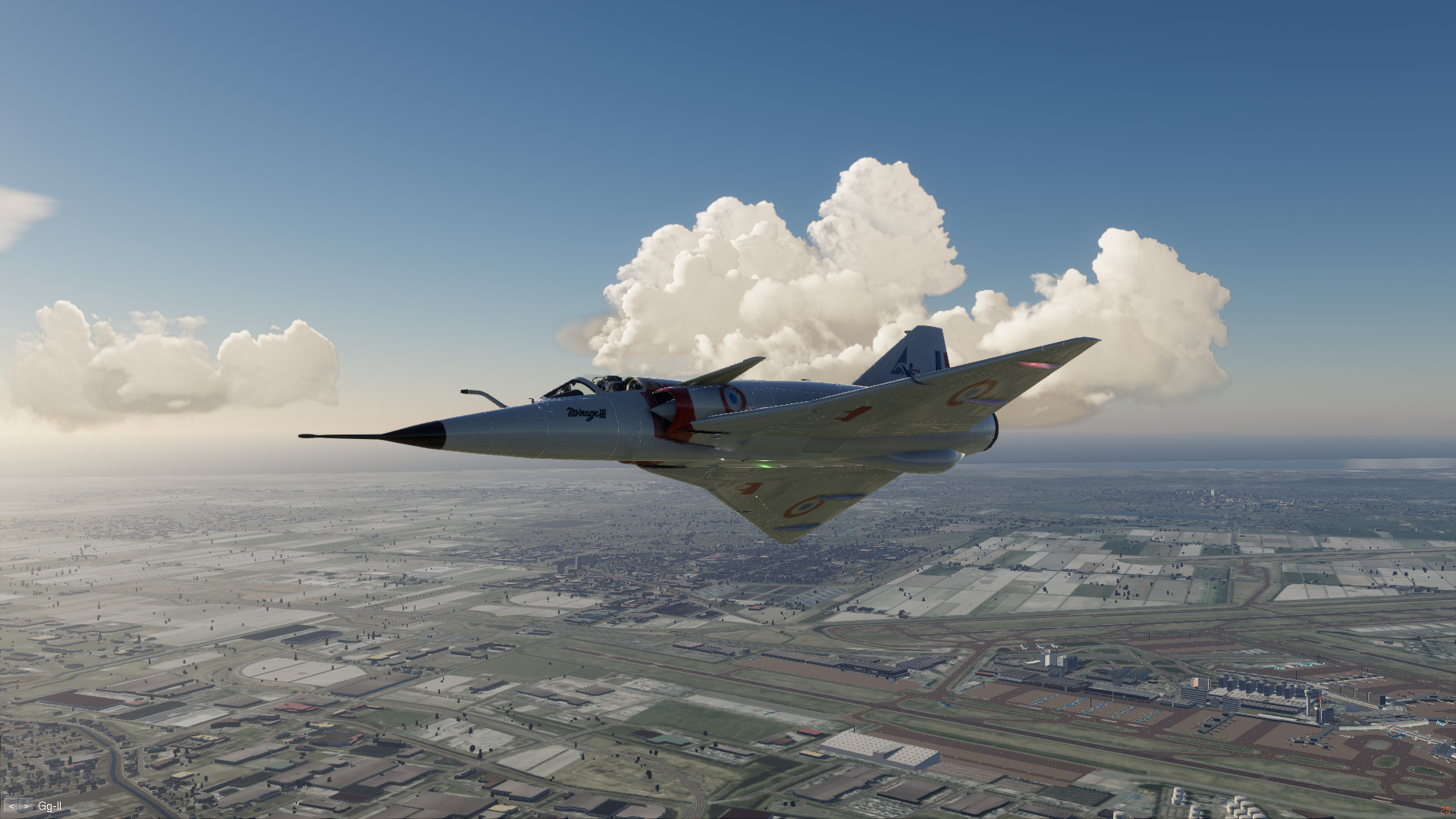This screenshot has width=1456, height=819.
Task: Click the left arrow beside Gg-II
Action: [12, 807]
